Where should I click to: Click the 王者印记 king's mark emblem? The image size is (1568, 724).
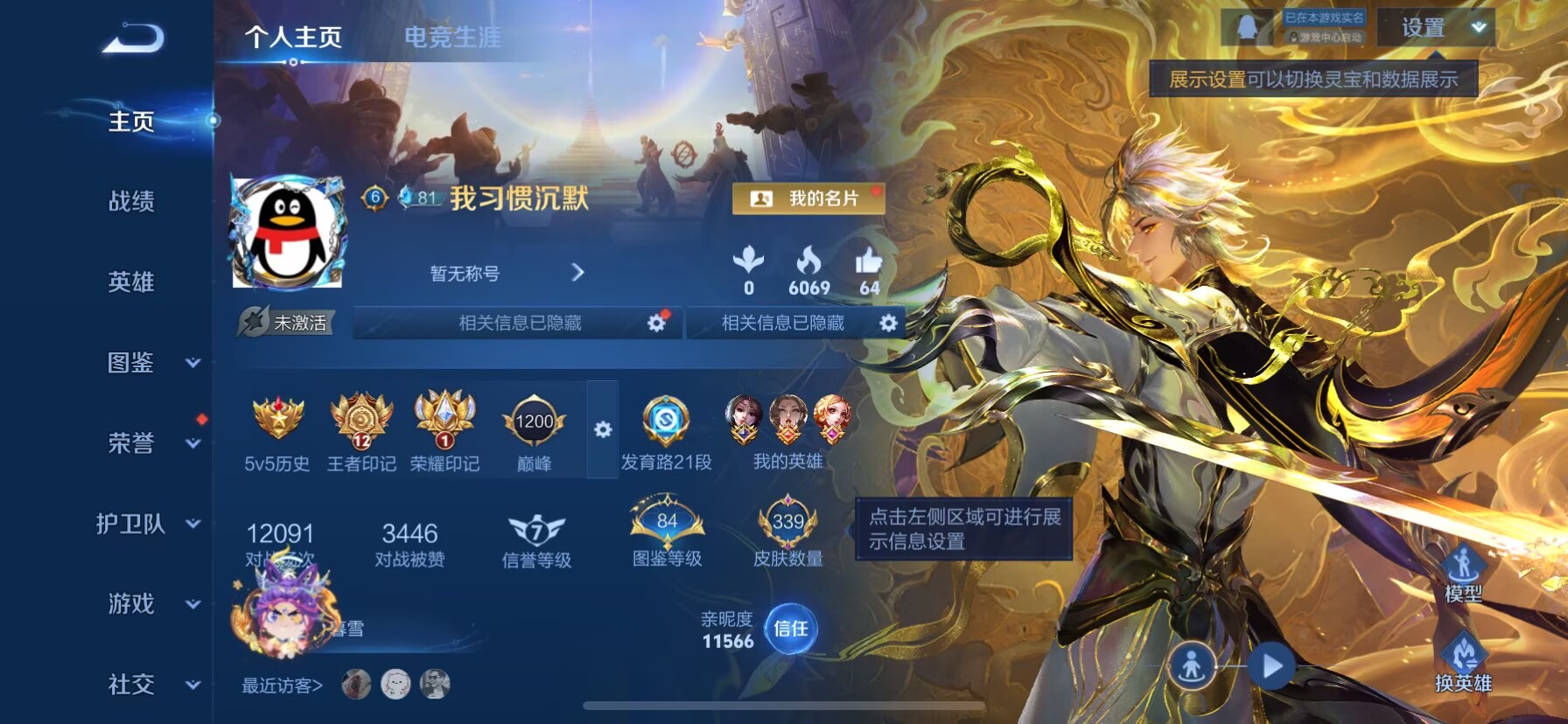(362, 426)
